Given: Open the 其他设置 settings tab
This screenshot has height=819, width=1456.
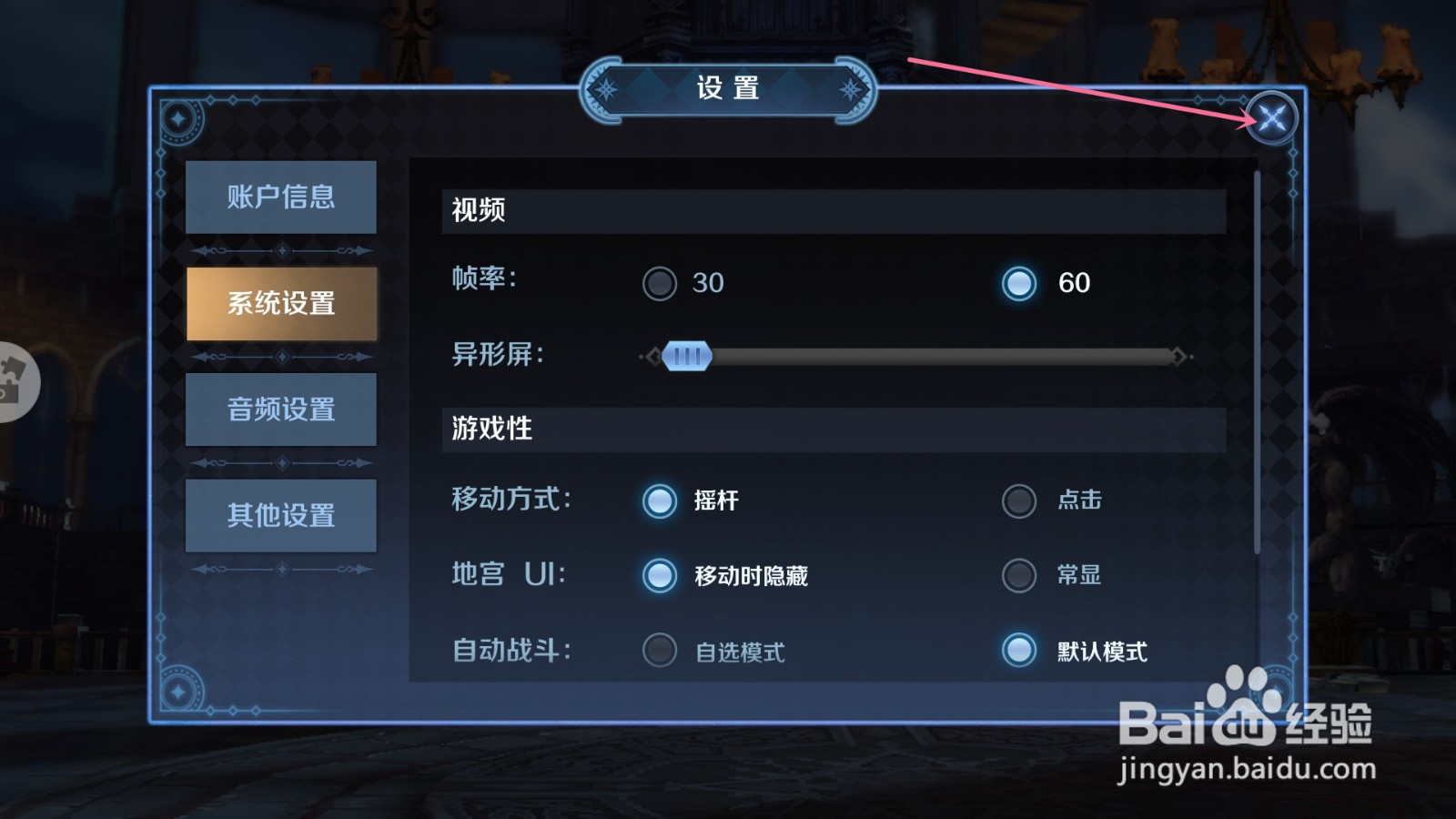Looking at the screenshot, I should (x=280, y=516).
